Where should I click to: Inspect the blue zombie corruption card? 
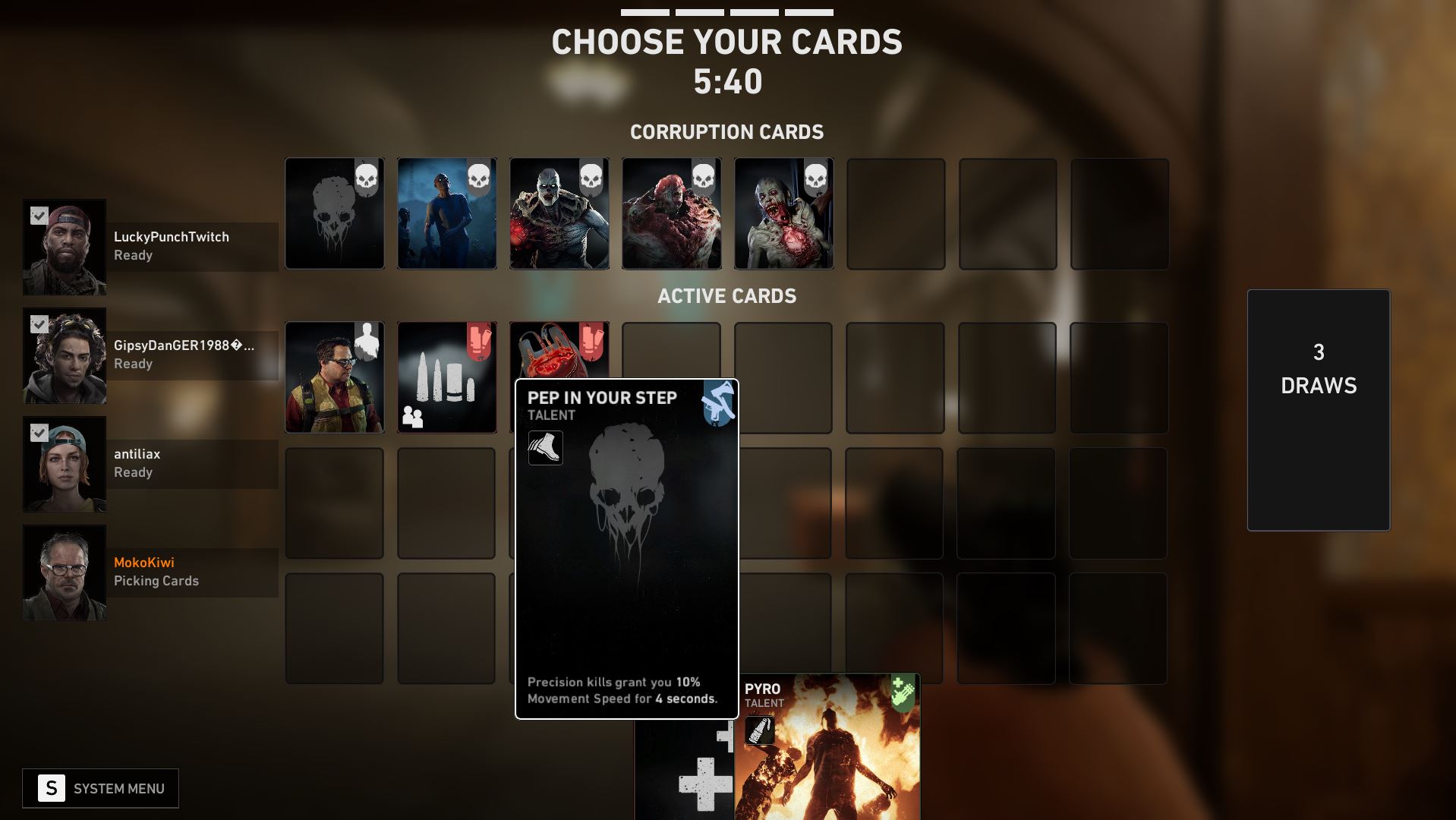point(446,213)
